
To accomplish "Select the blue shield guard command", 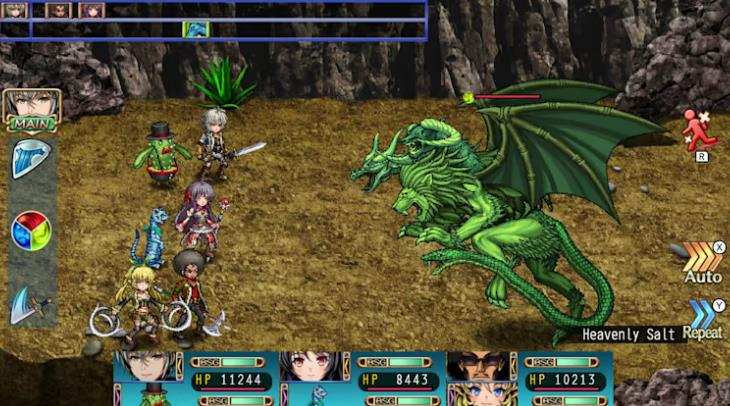I will 30,160.
